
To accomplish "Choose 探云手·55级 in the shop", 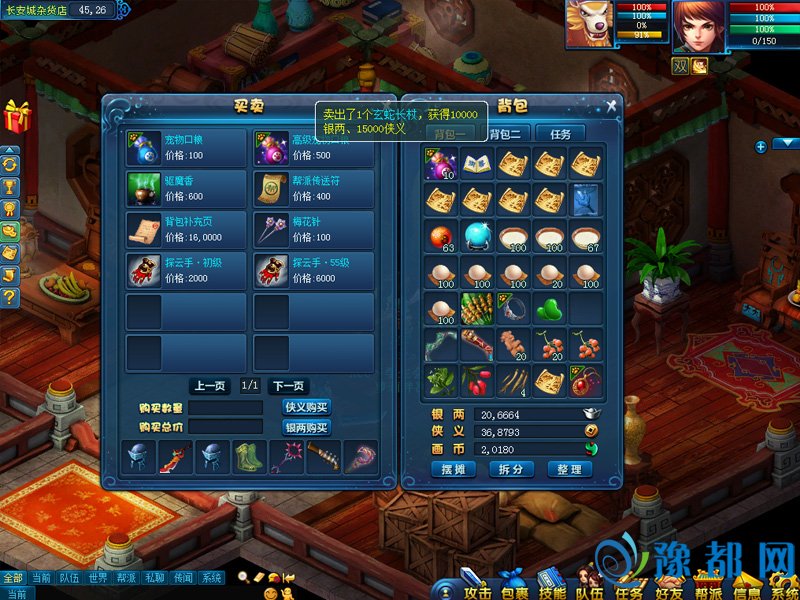I will [x=314, y=272].
